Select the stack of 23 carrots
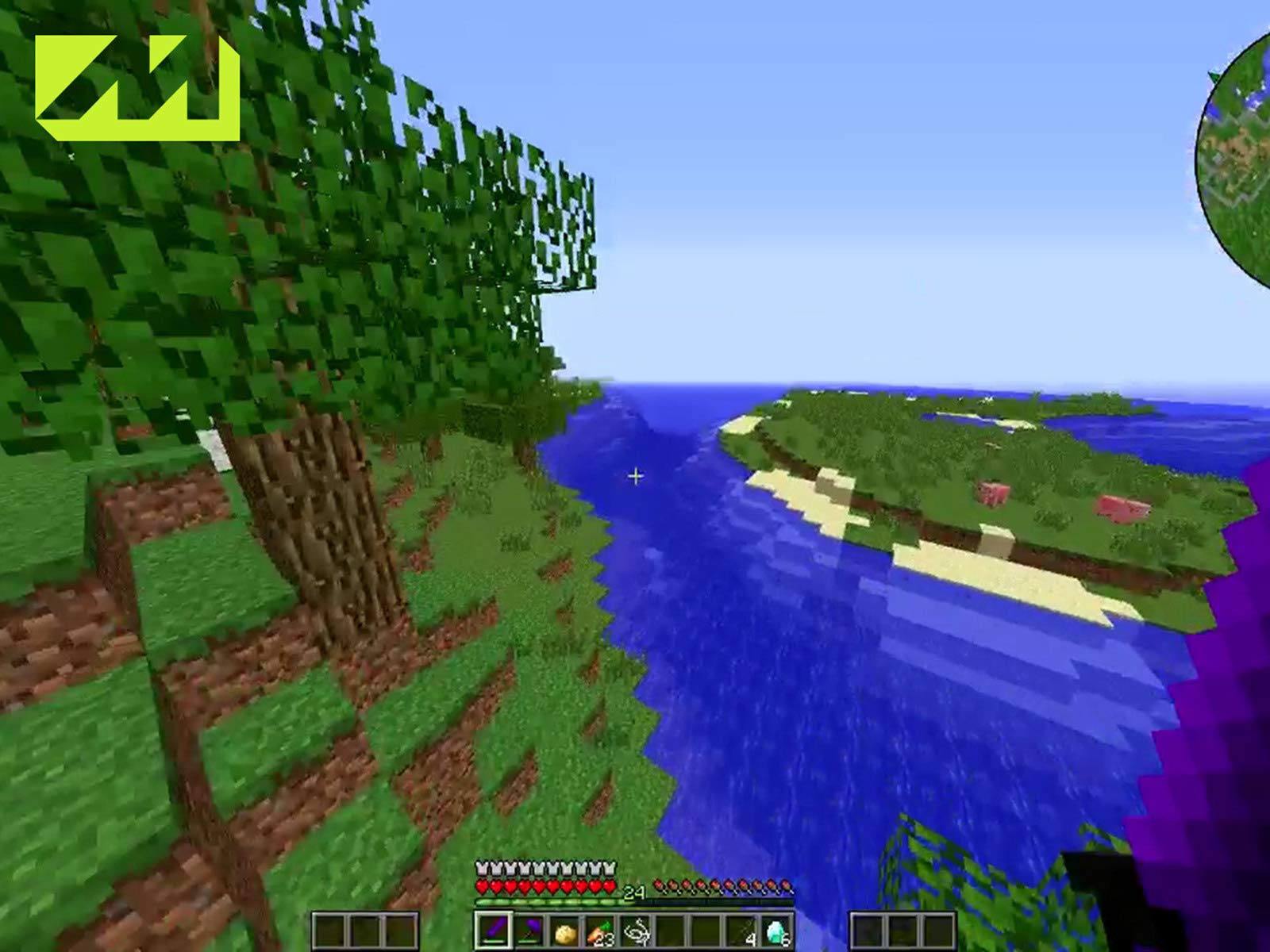1270x952 pixels. 601,930
